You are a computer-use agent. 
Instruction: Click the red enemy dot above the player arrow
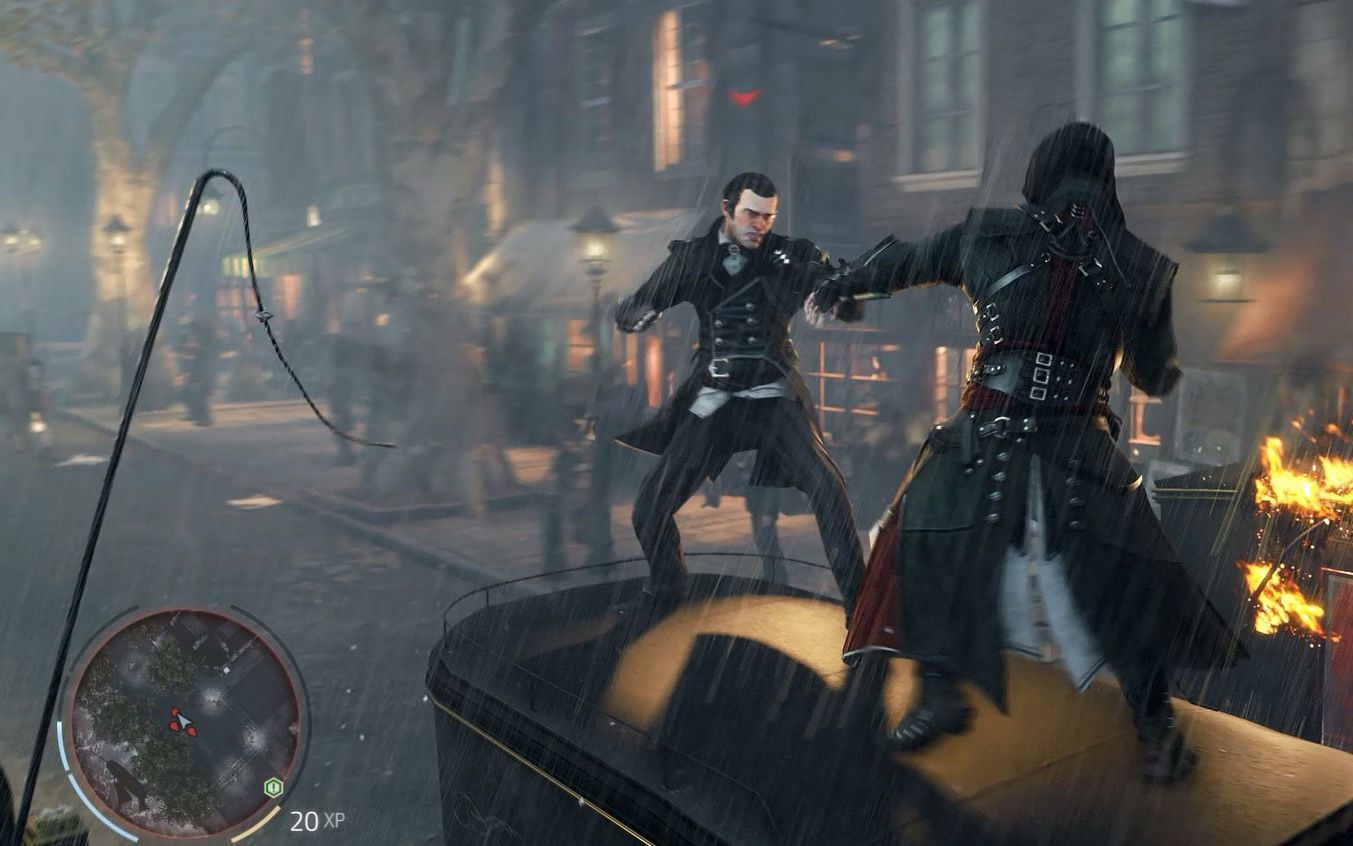pyautogui.click(x=174, y=712)
